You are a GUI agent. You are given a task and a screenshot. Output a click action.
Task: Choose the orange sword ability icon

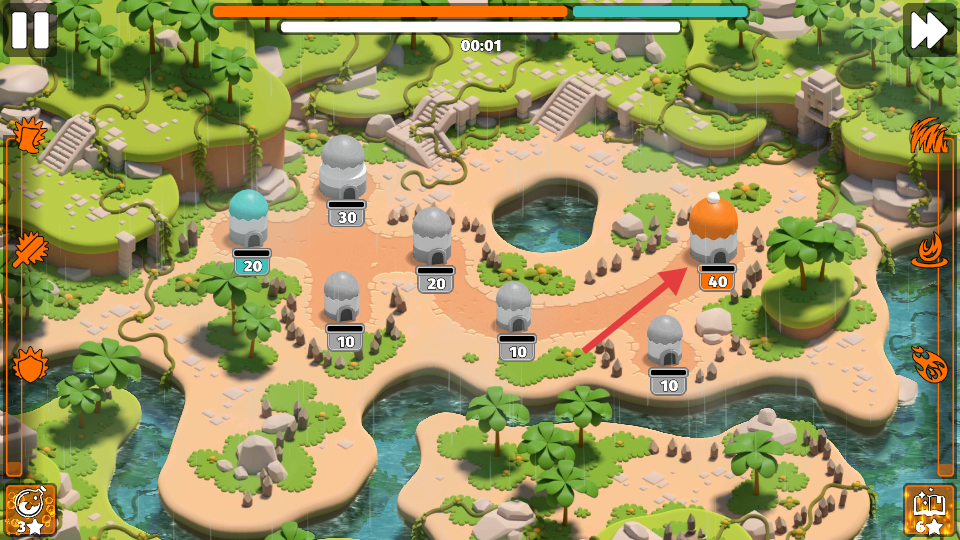coord(28,249)
